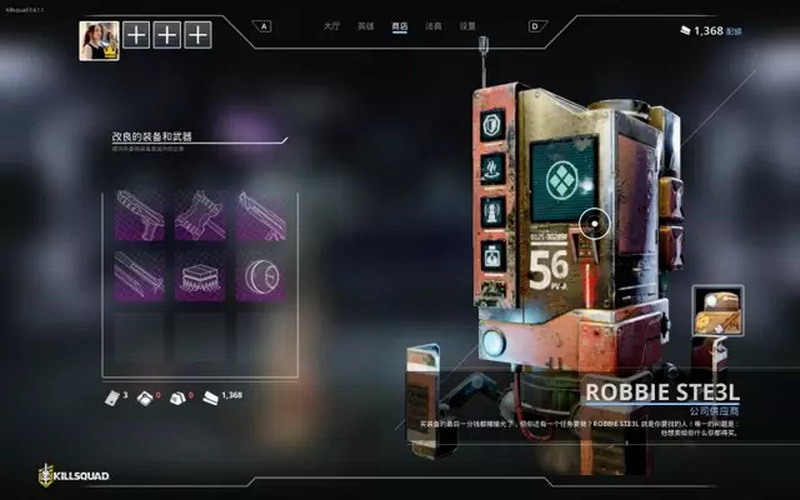Select the sphere orb gear item
800x500 pixels.
[x=260, y=276]
